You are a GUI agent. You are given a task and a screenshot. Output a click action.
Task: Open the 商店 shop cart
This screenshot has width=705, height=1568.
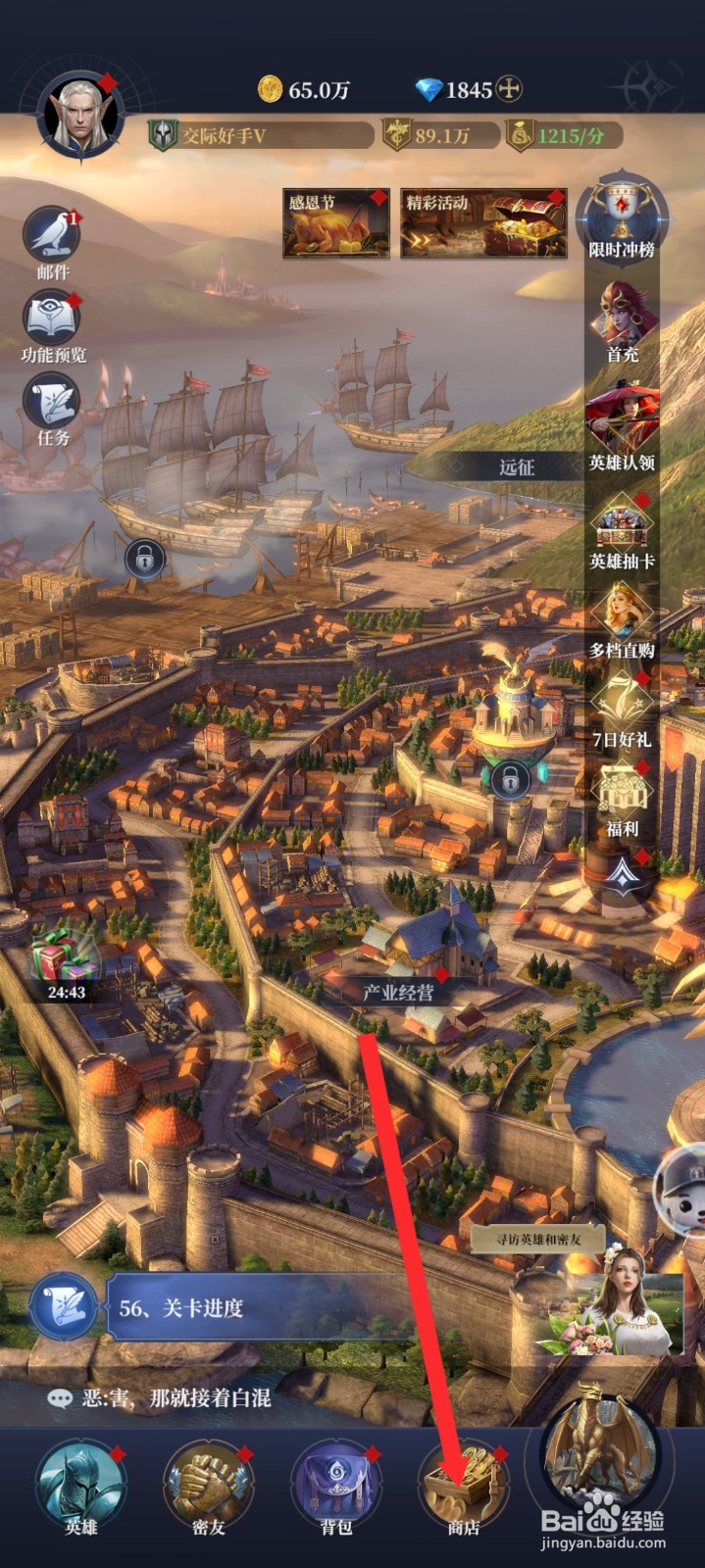click(x=463, y=1485)
